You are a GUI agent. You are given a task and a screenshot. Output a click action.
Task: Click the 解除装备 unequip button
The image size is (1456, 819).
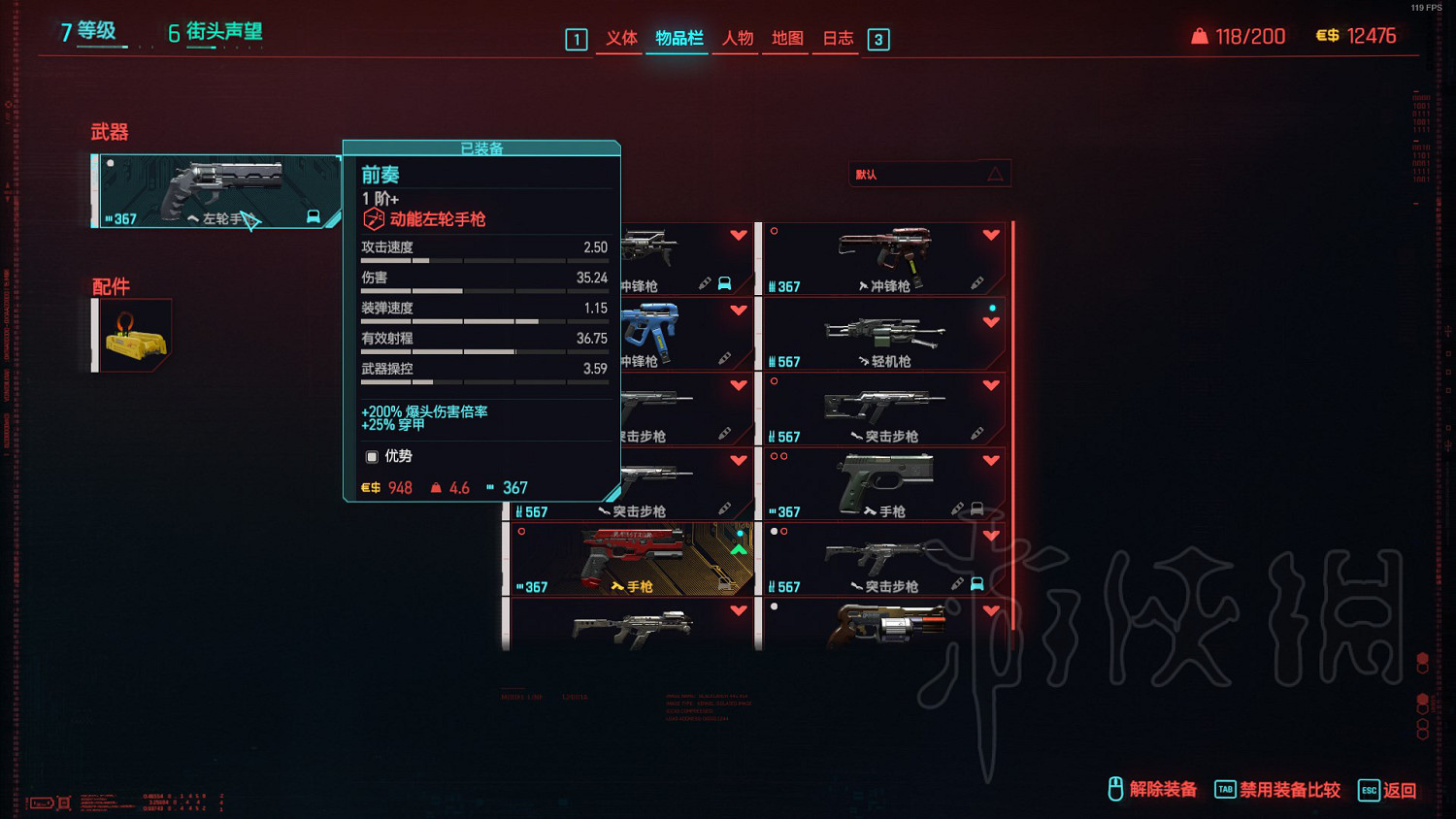1161,791
